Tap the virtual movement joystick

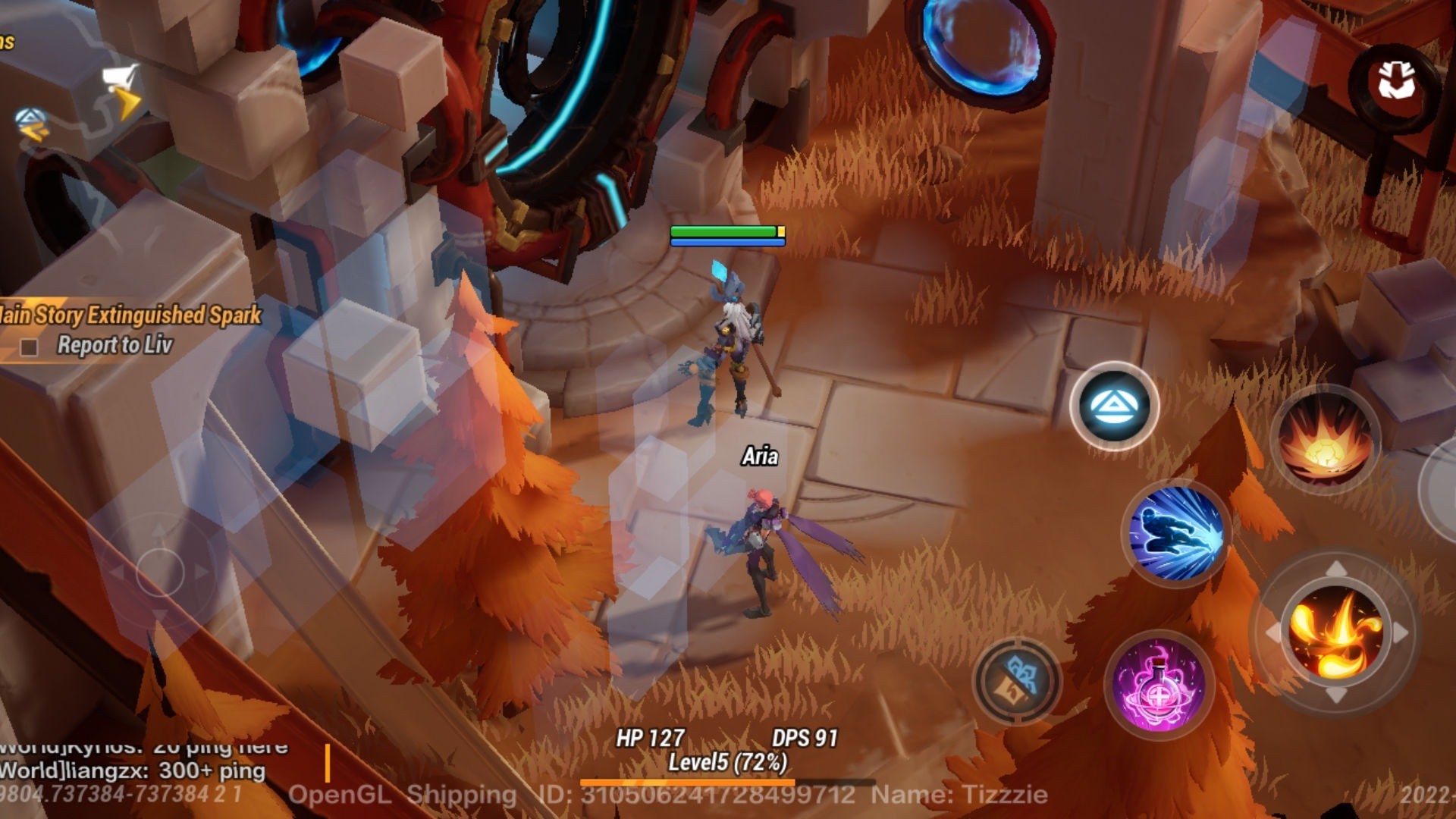pyautogui.click(x=160, y=571)
